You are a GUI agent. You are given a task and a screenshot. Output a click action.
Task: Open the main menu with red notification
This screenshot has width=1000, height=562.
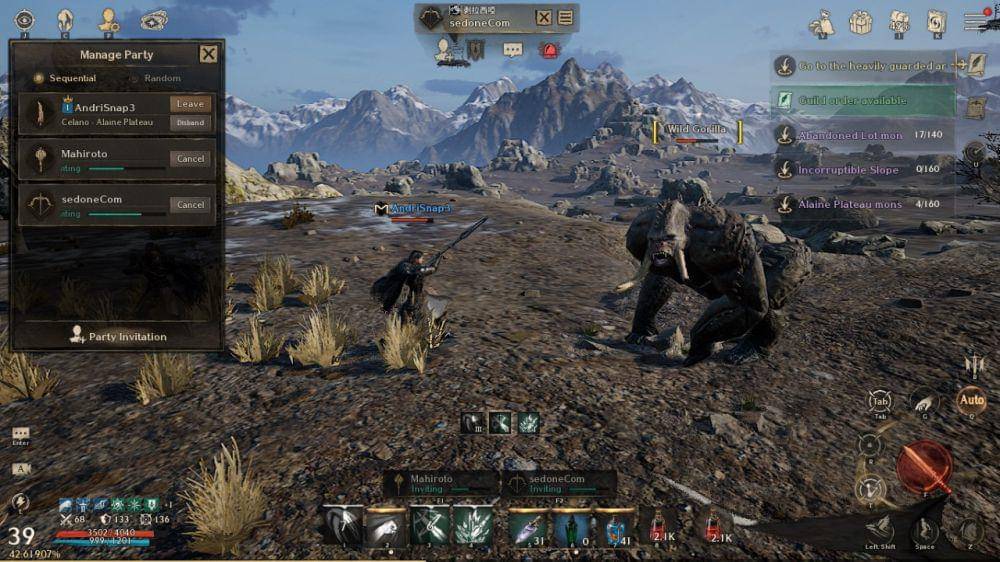[977, 21]
